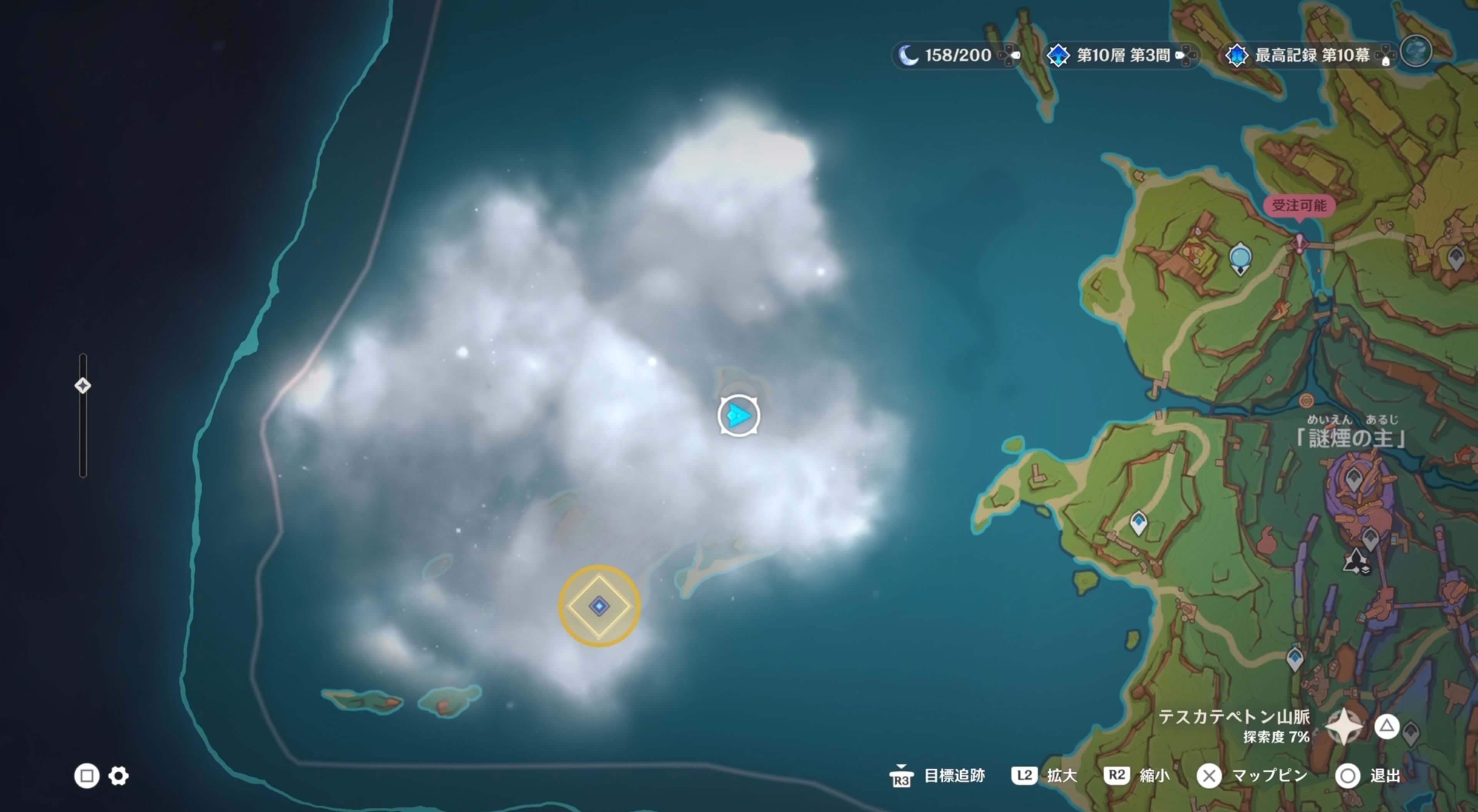Open the settings gear in the bottom-left corner

point(118,776)
